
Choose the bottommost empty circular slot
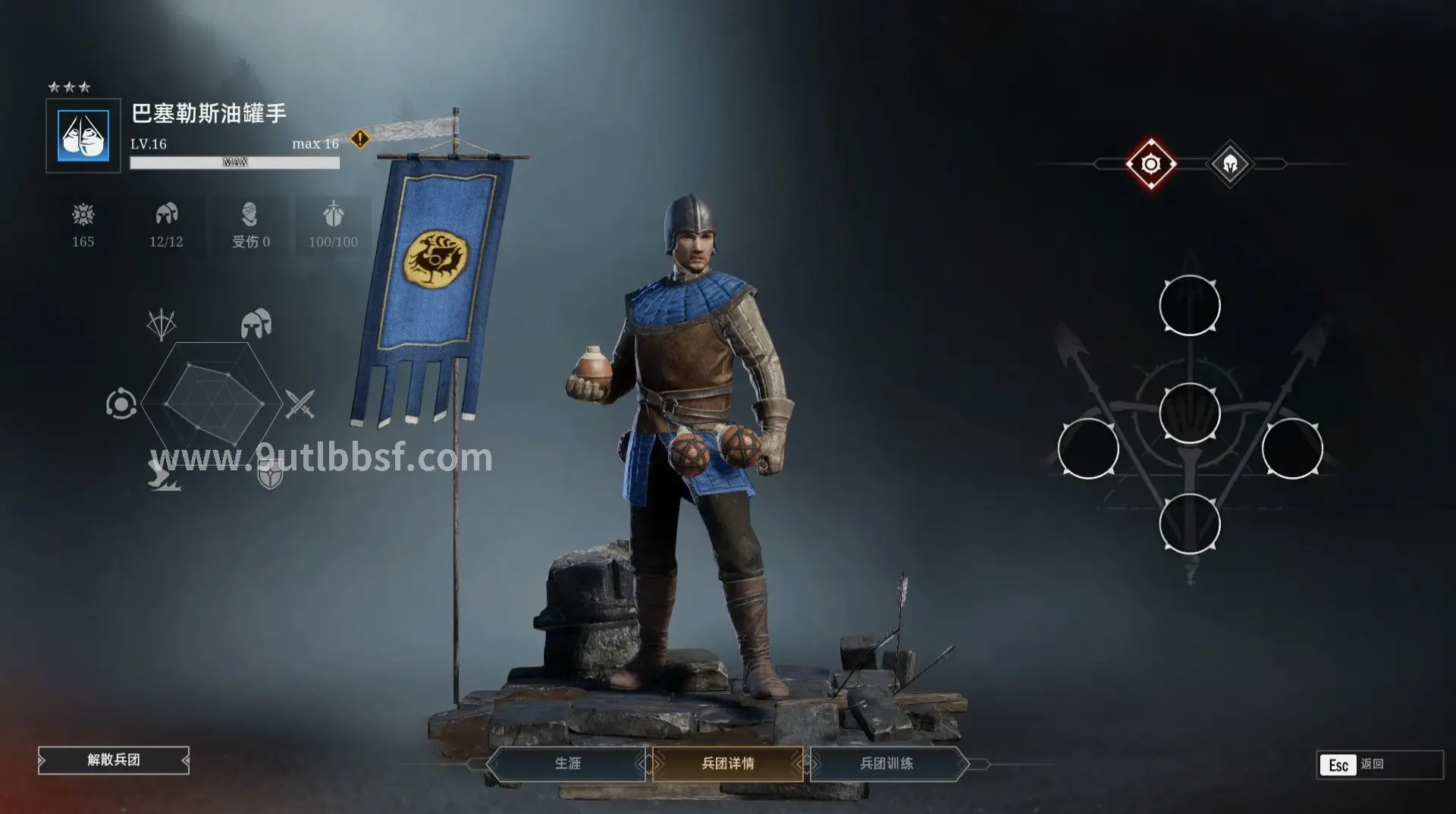point(1189,523)
